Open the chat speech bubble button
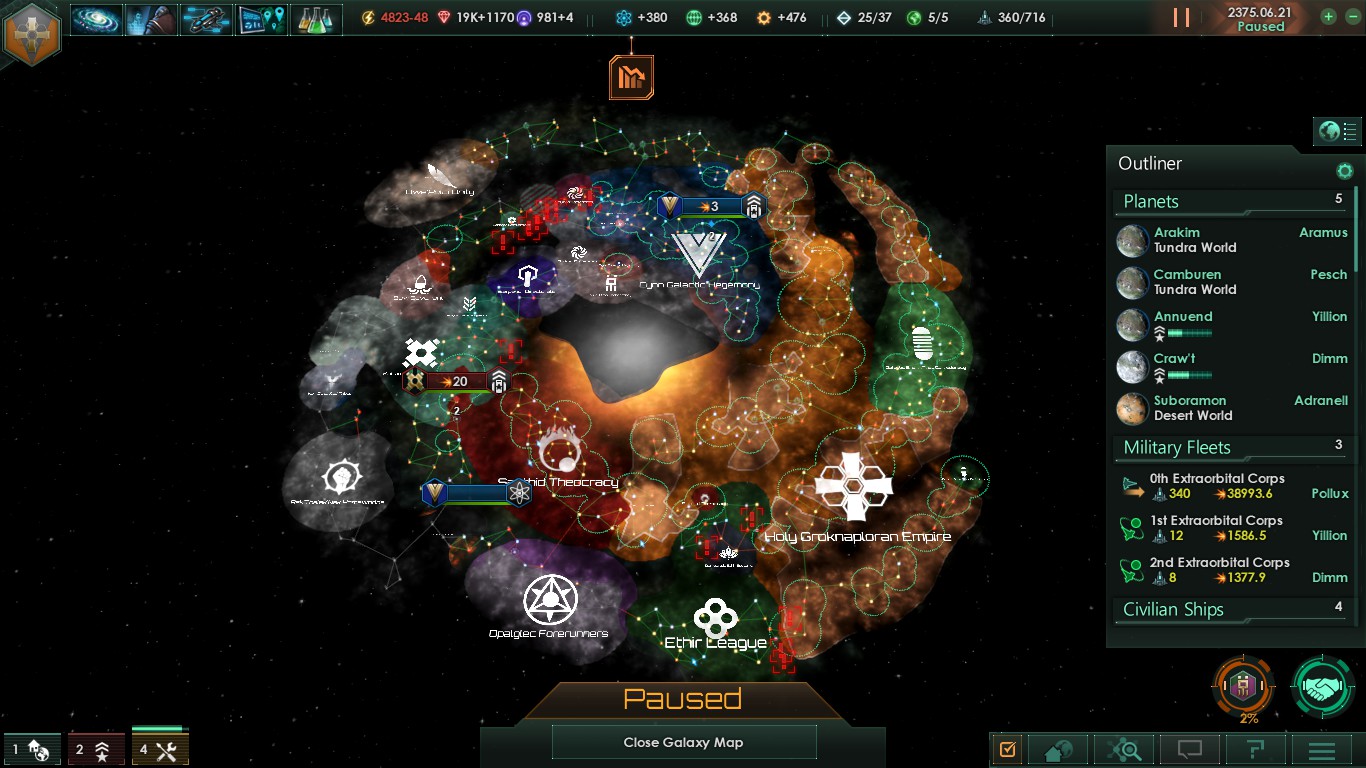Viewport: 1366px width, 768px height. 1189,749
